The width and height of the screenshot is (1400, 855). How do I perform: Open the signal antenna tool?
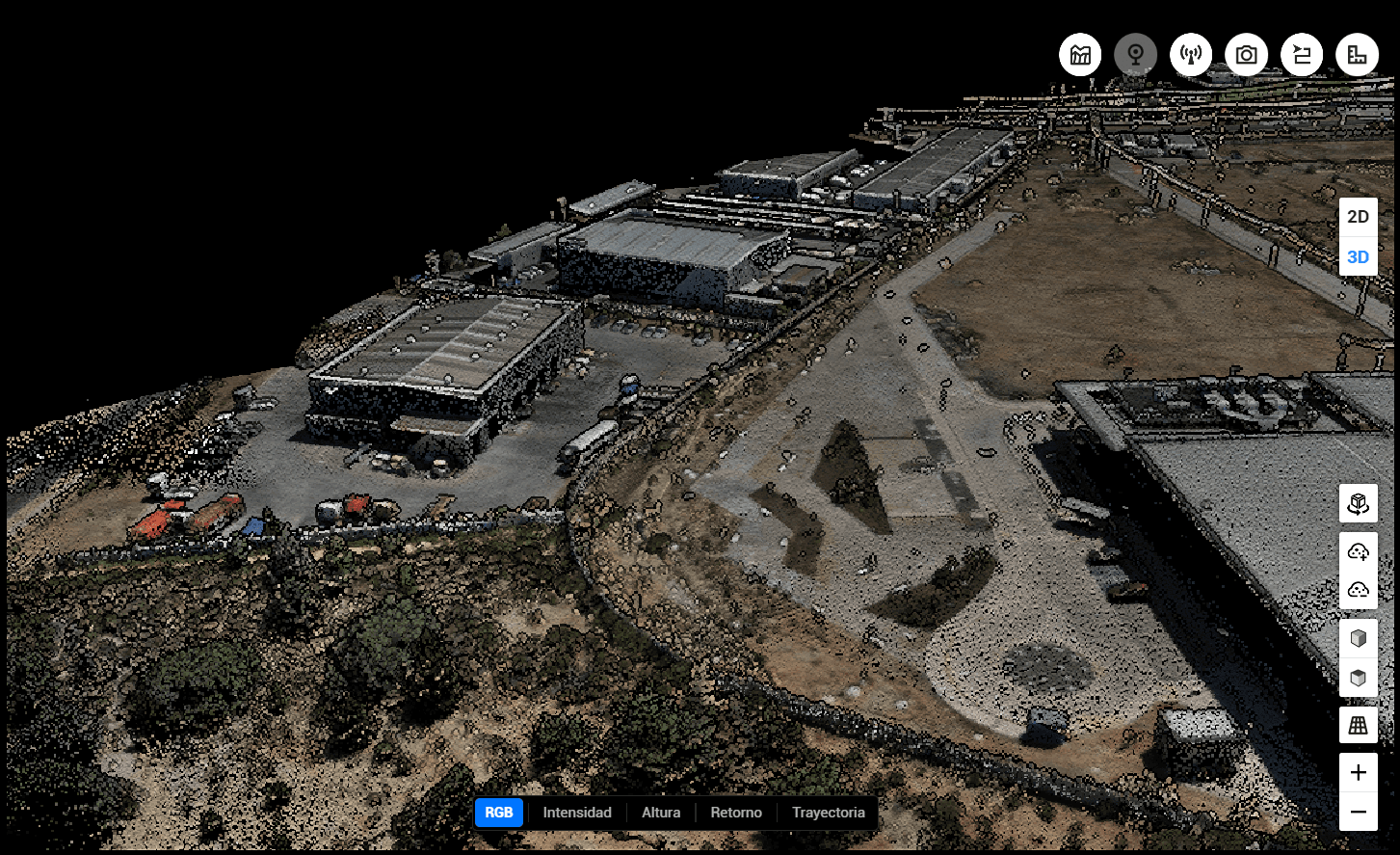click(1191, 55)
